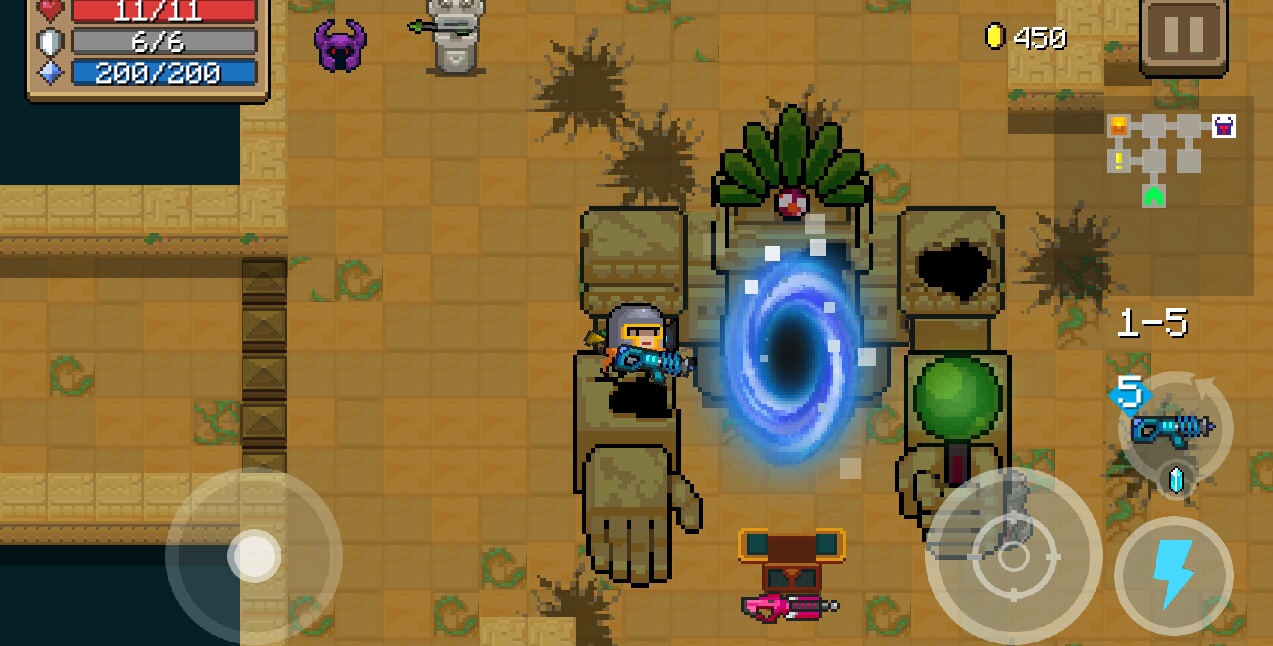
Task: Tap the virtual movement joystick
Action: coord(254,556)
